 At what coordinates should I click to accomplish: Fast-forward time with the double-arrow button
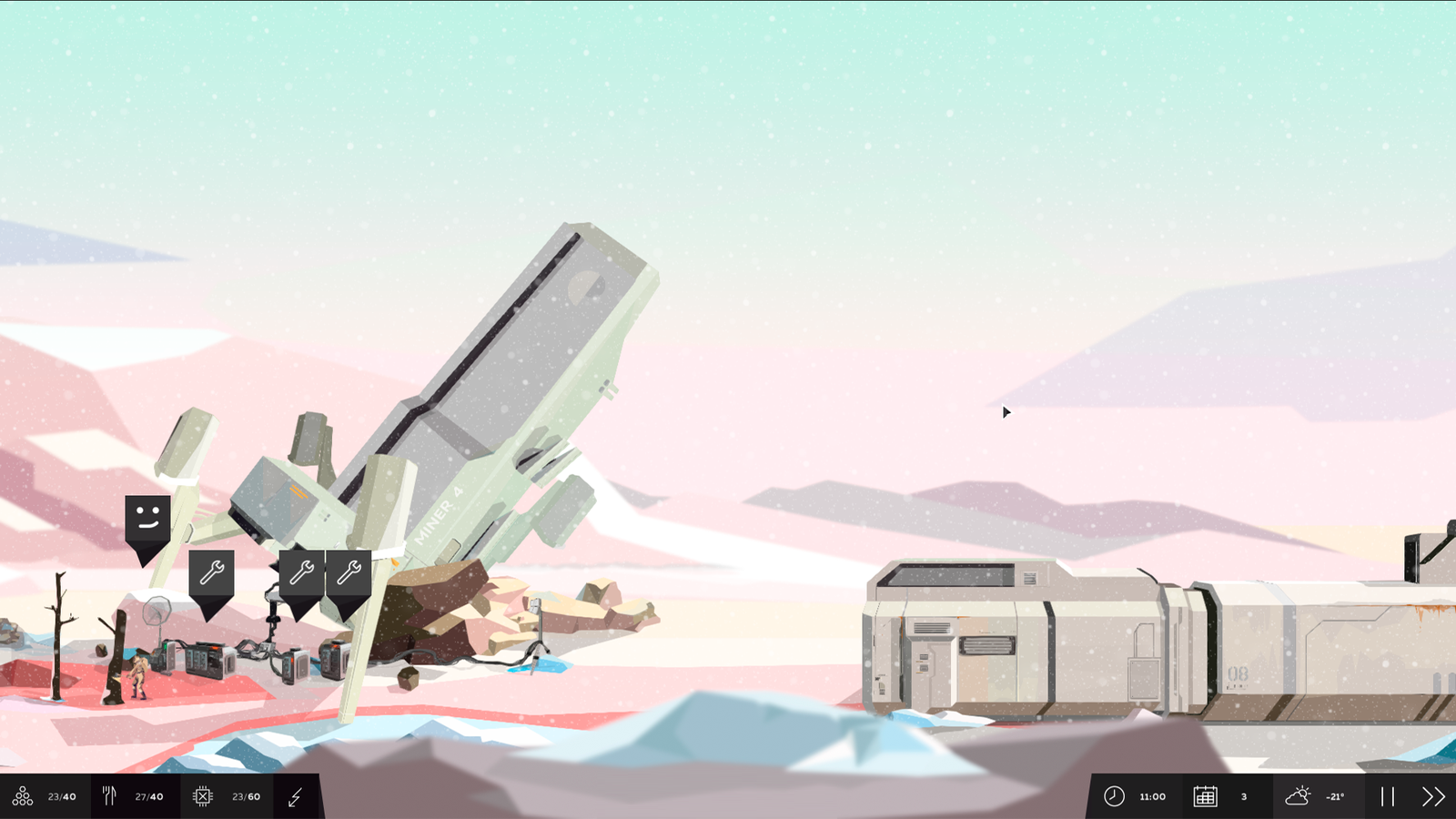pos(1431,796)
